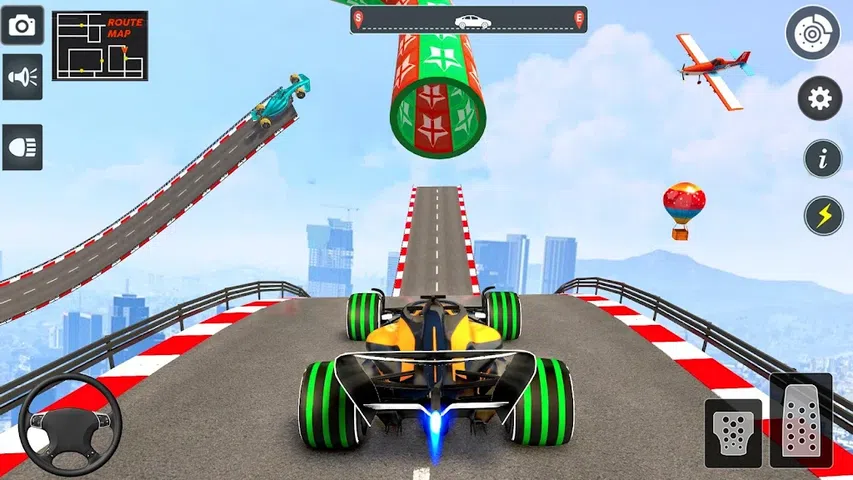The width and height of the screenshot is (853, 480).
Task: Open the gear settings menu
Action: coord(820,98)
